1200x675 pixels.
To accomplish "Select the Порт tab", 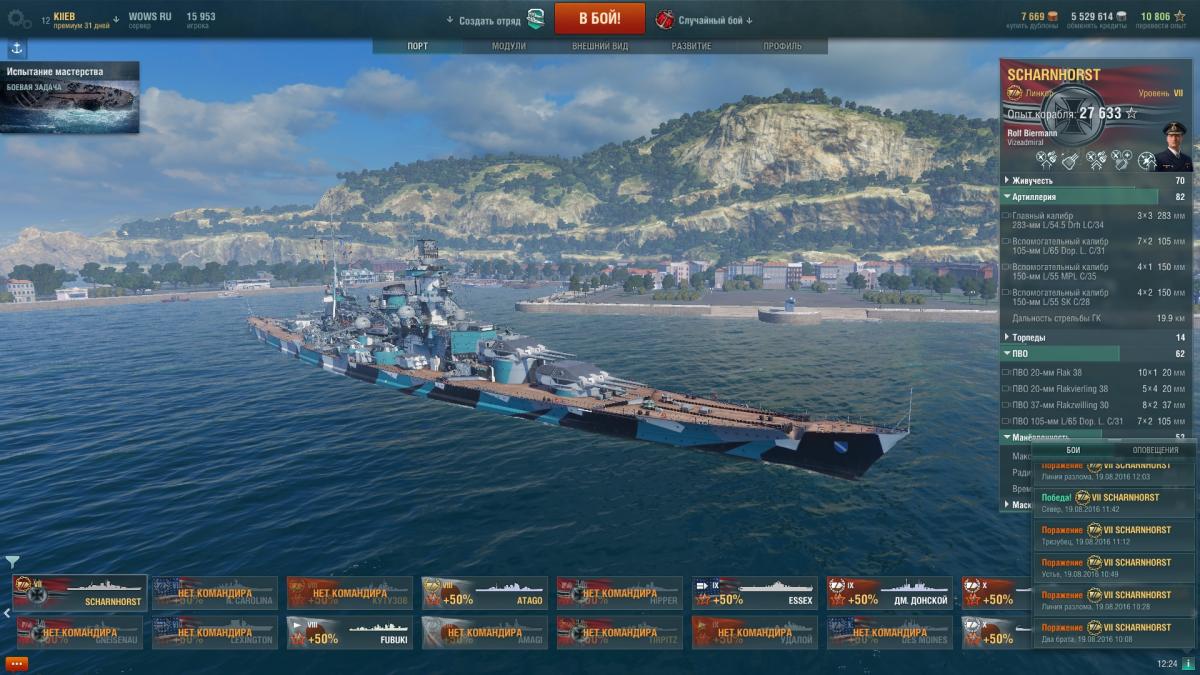I will [417, 46].
